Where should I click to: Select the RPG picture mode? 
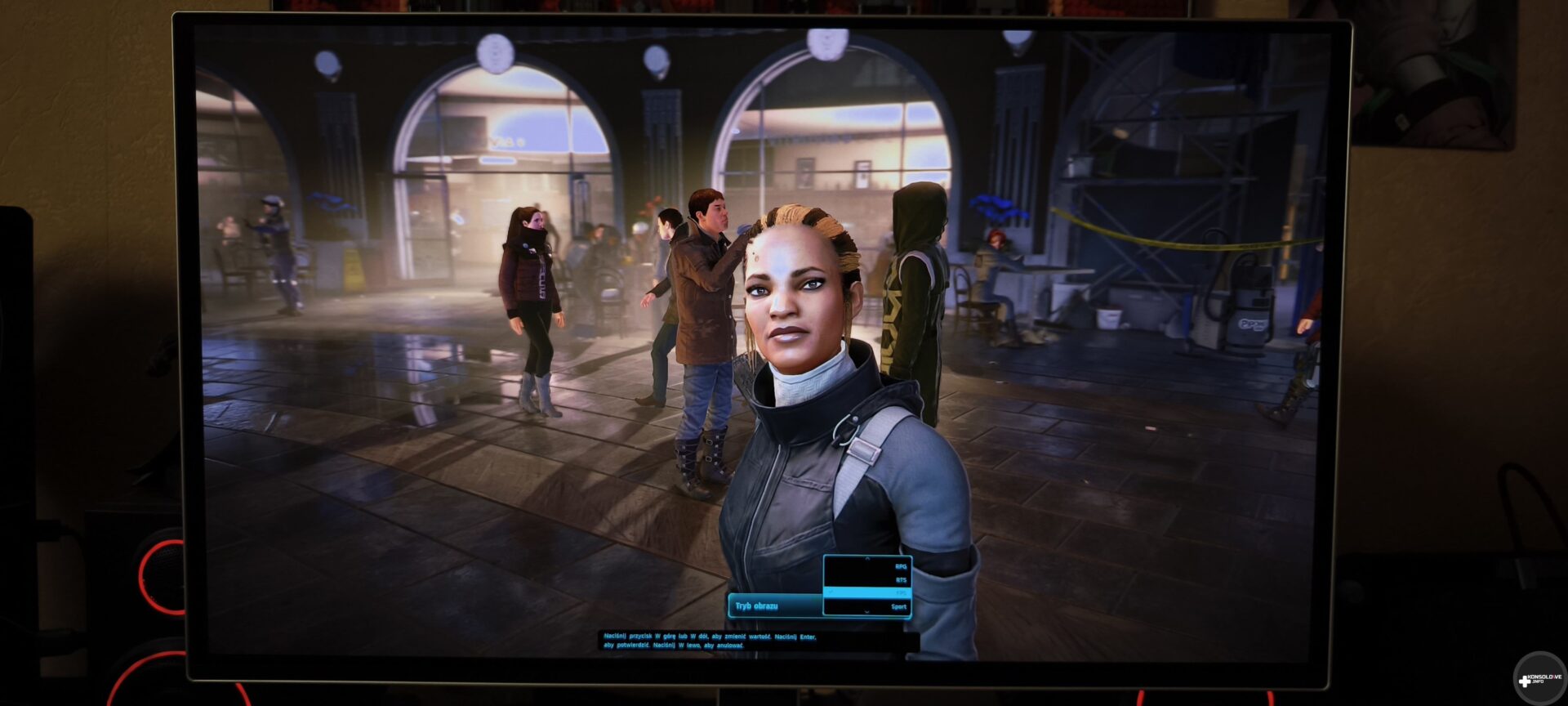(900, 566)
